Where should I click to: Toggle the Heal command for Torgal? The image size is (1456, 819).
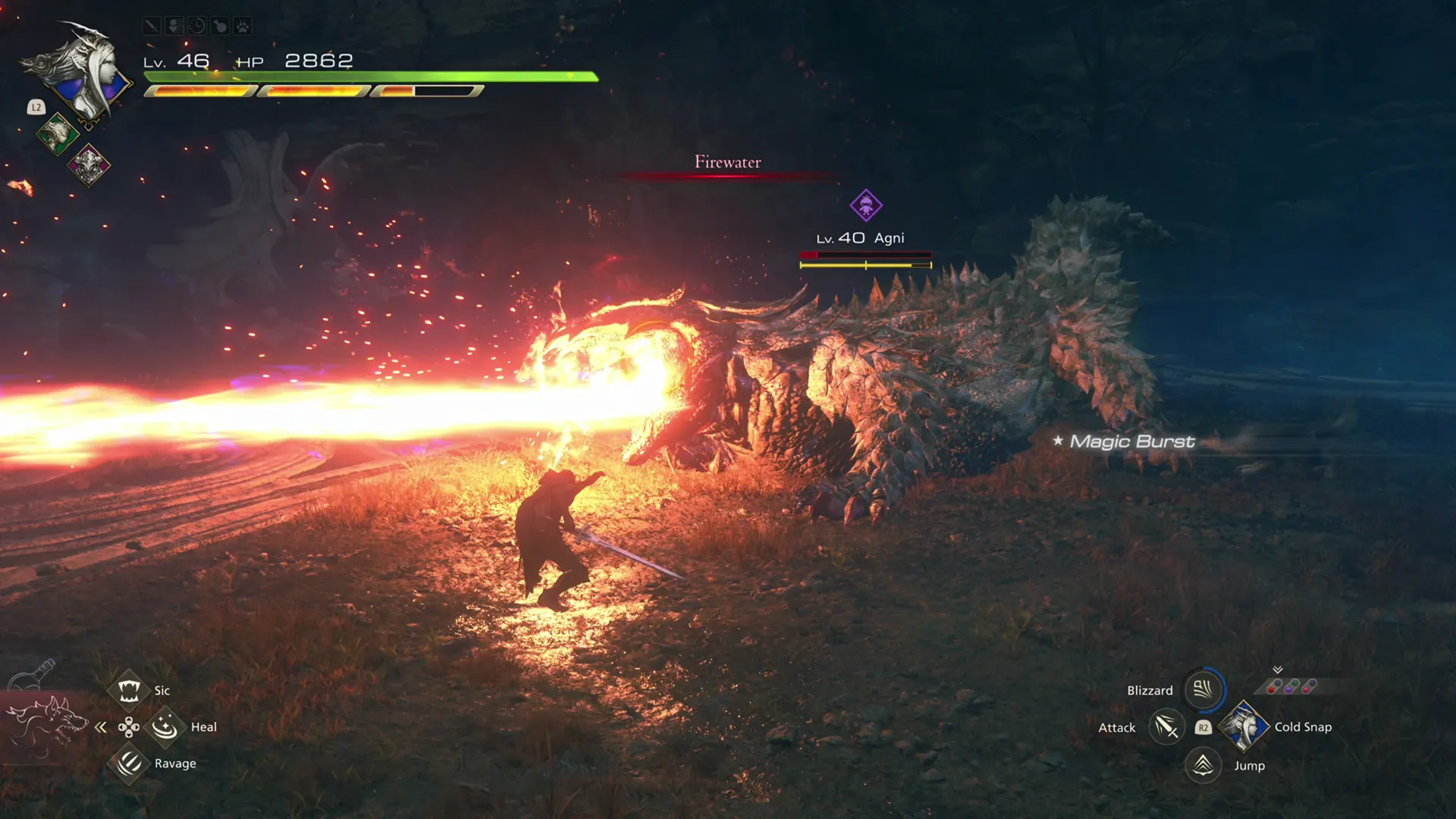pos(165,726)
